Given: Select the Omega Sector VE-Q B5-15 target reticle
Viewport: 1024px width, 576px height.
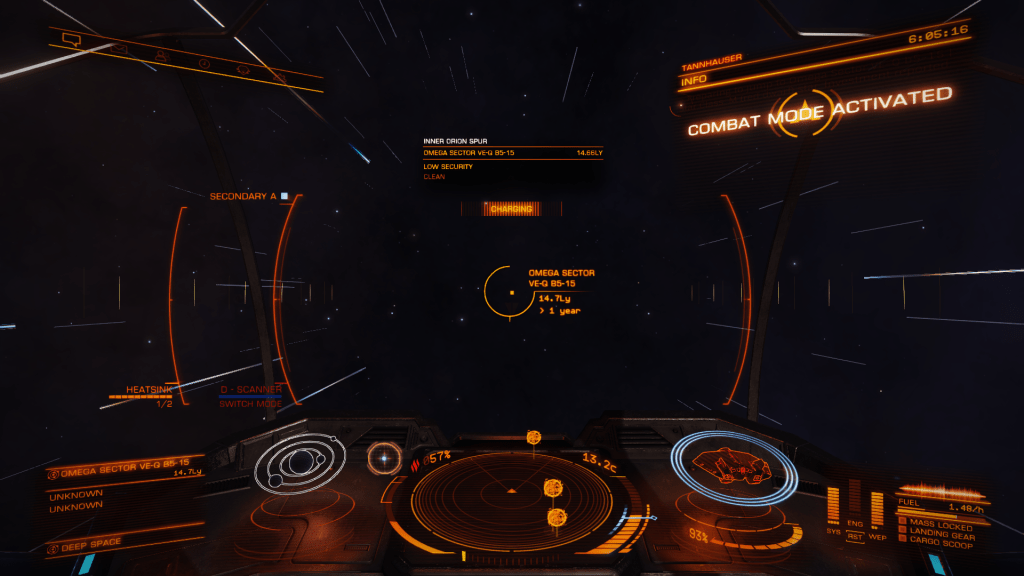Looking at the screenshot, I should [508, 292].
